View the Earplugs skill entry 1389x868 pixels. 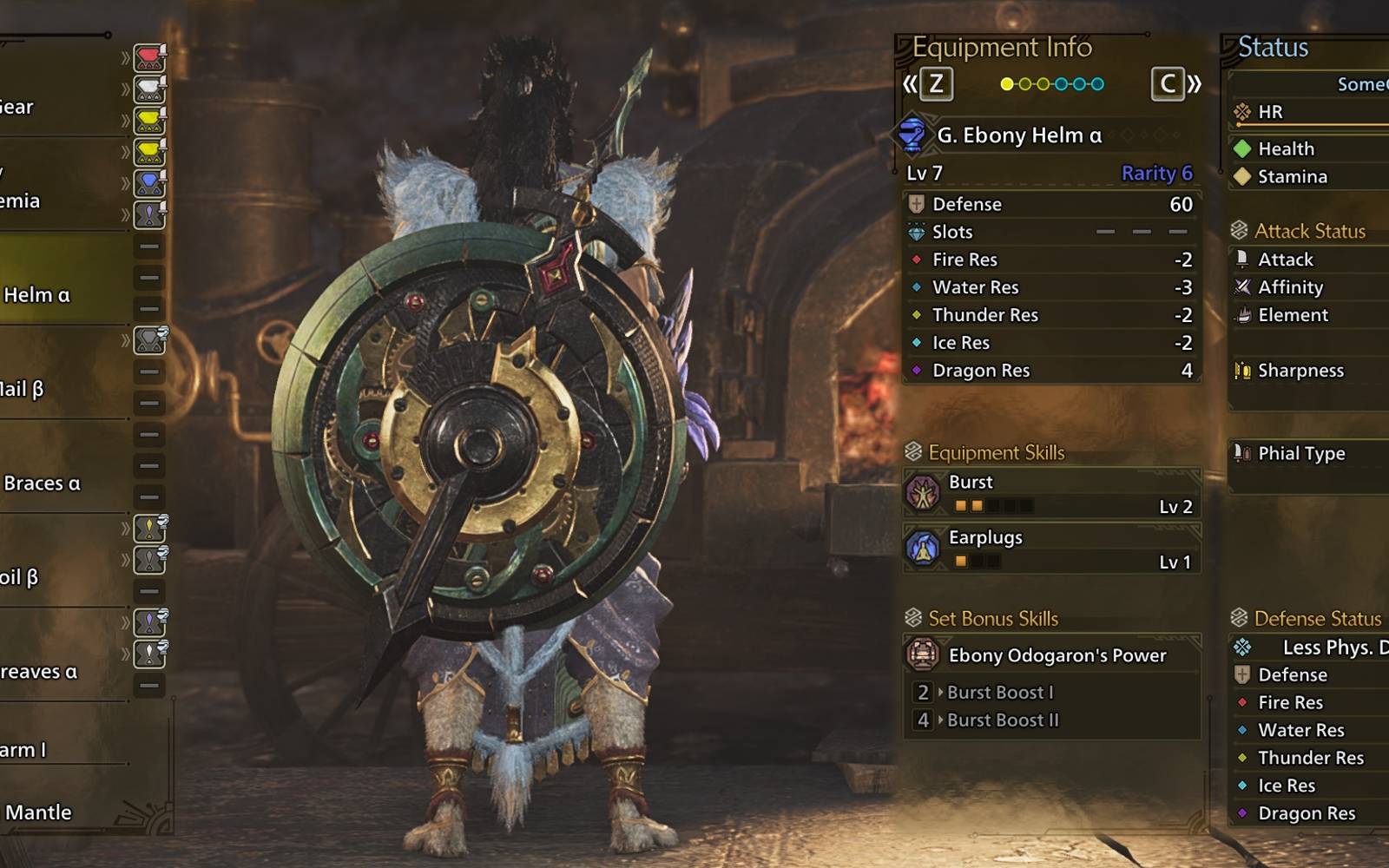click(x=1051, y=549)
